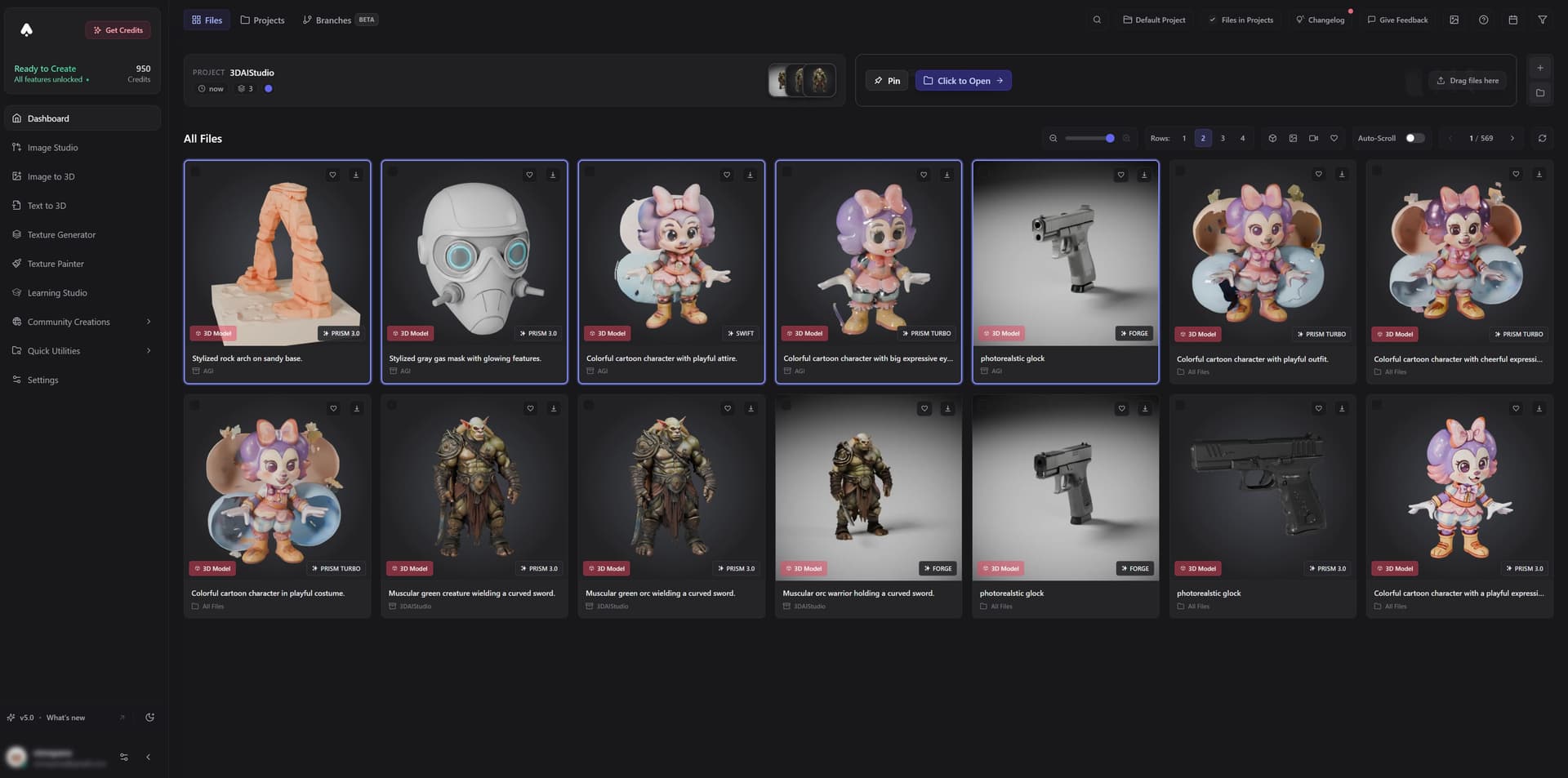
Task: Open the Texture Generator tool
Action: [61, 234]
